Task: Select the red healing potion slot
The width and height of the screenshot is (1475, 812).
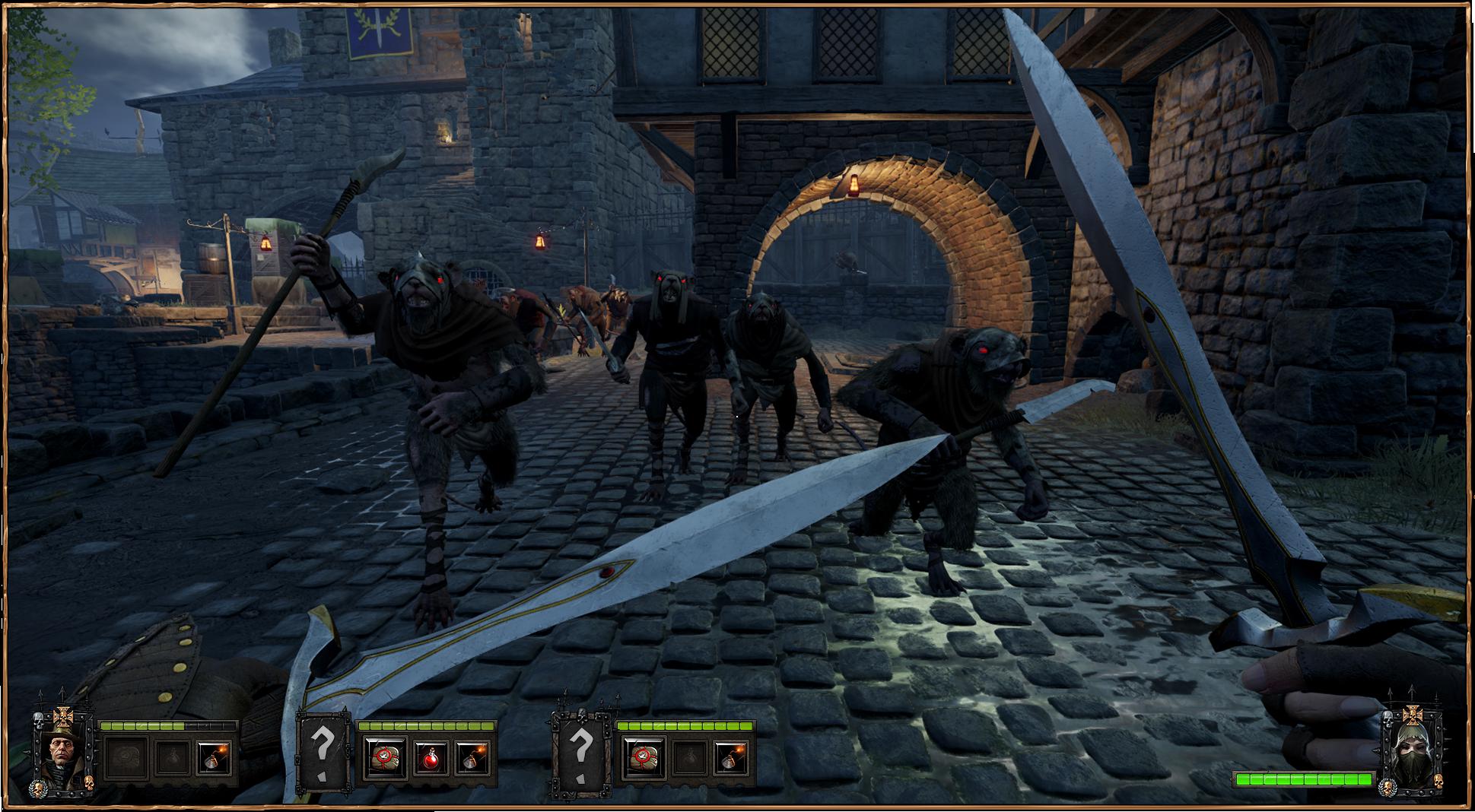Action: 429,758
